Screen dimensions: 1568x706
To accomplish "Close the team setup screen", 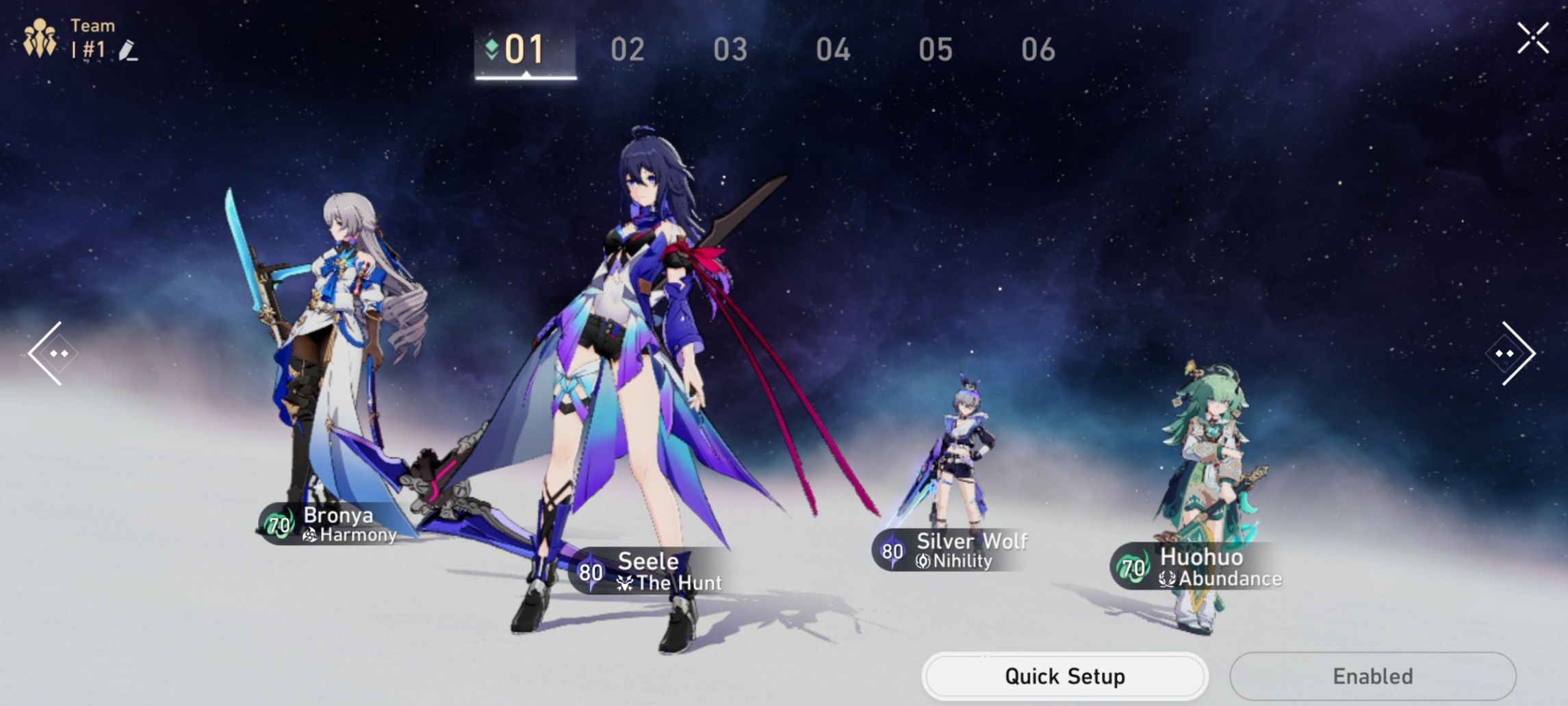I will click(x=1533, y=39).
